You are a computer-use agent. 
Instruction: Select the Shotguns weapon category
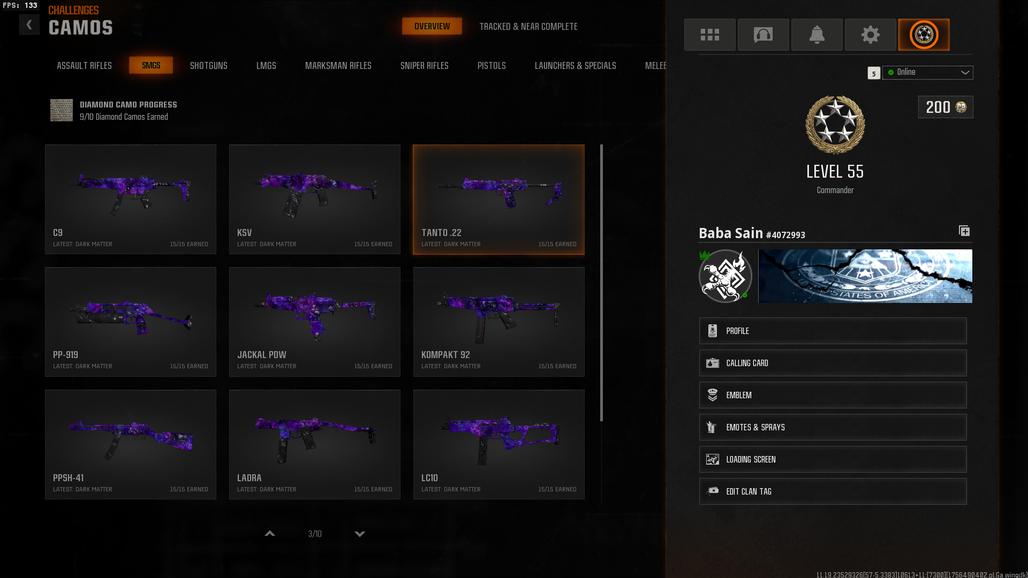pyautogui.click(x=209, y=66)
